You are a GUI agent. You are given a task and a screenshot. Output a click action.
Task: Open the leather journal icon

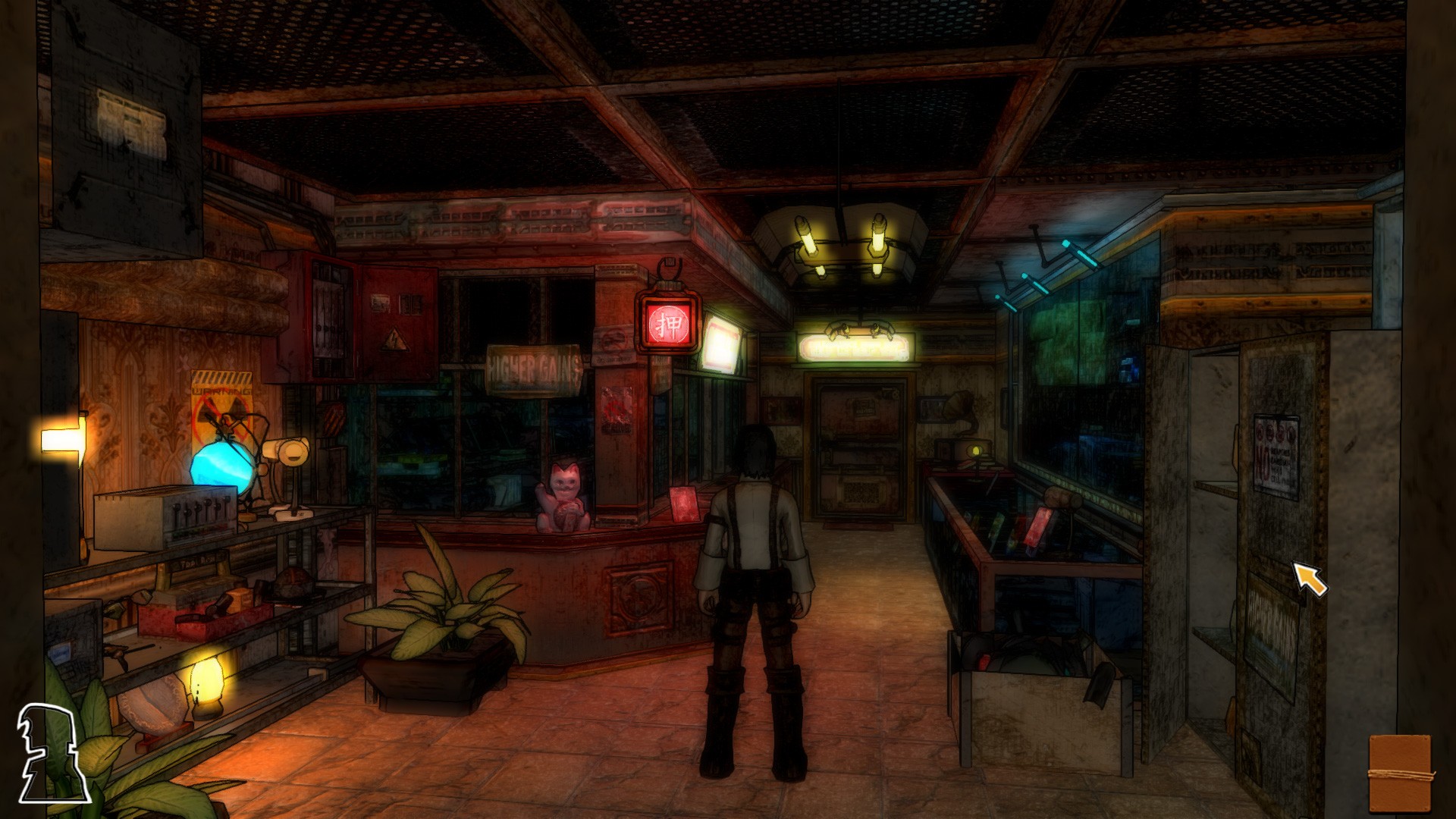coord(1400,772)
